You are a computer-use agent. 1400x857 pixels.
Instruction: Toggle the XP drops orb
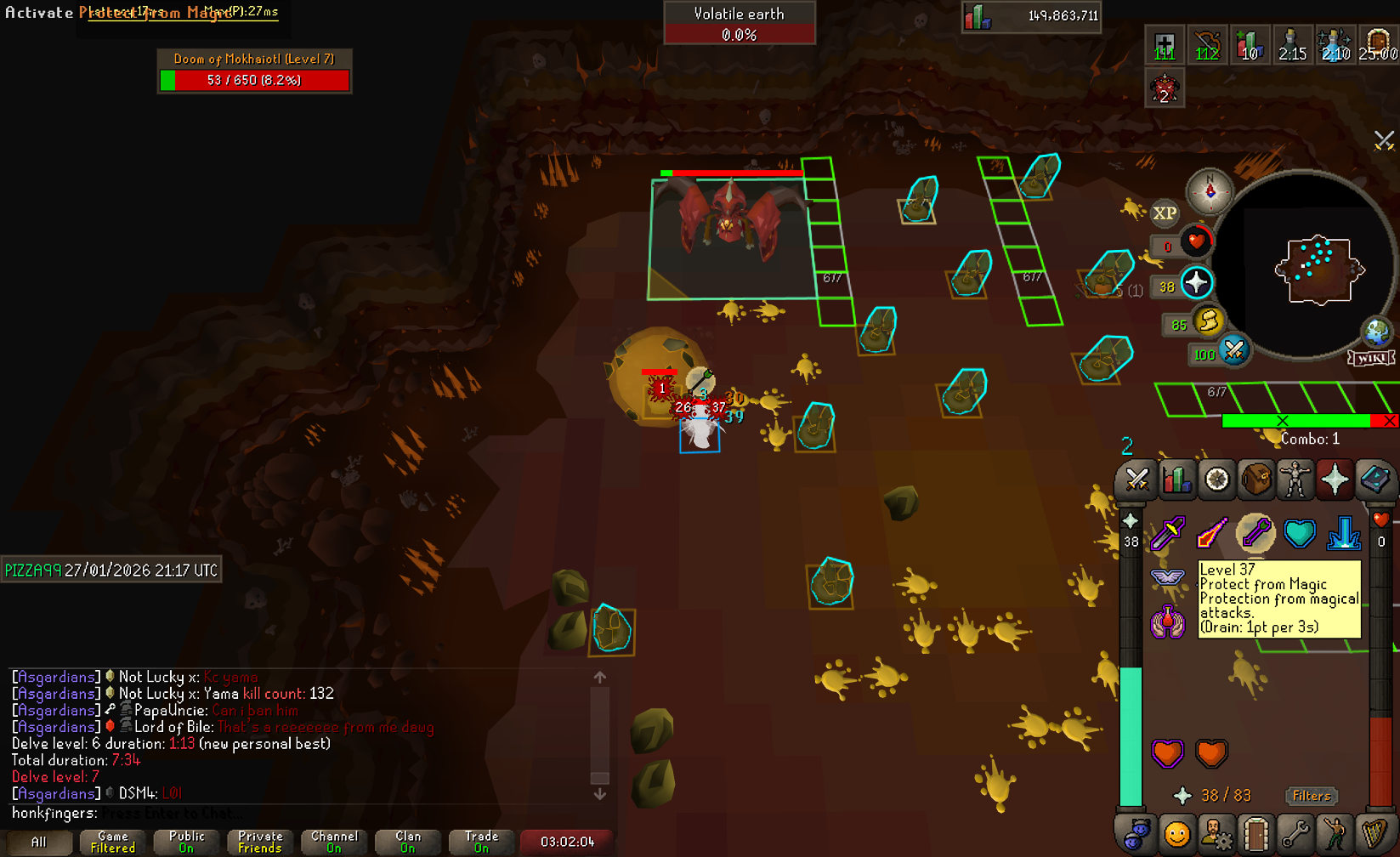coord(1164,213)
